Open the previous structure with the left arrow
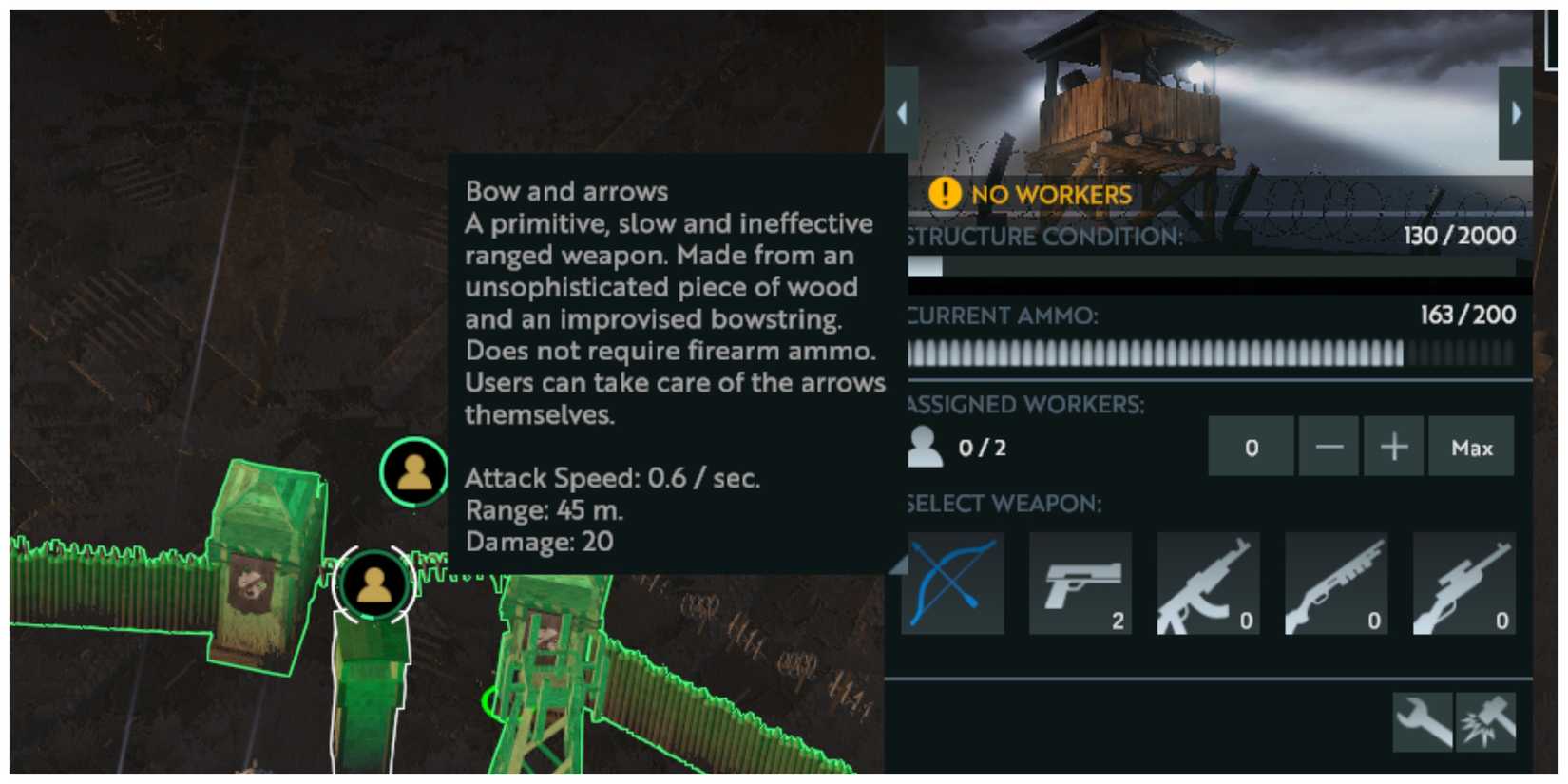This screenshot has width=1568, height=784. (x=900, y=111)
